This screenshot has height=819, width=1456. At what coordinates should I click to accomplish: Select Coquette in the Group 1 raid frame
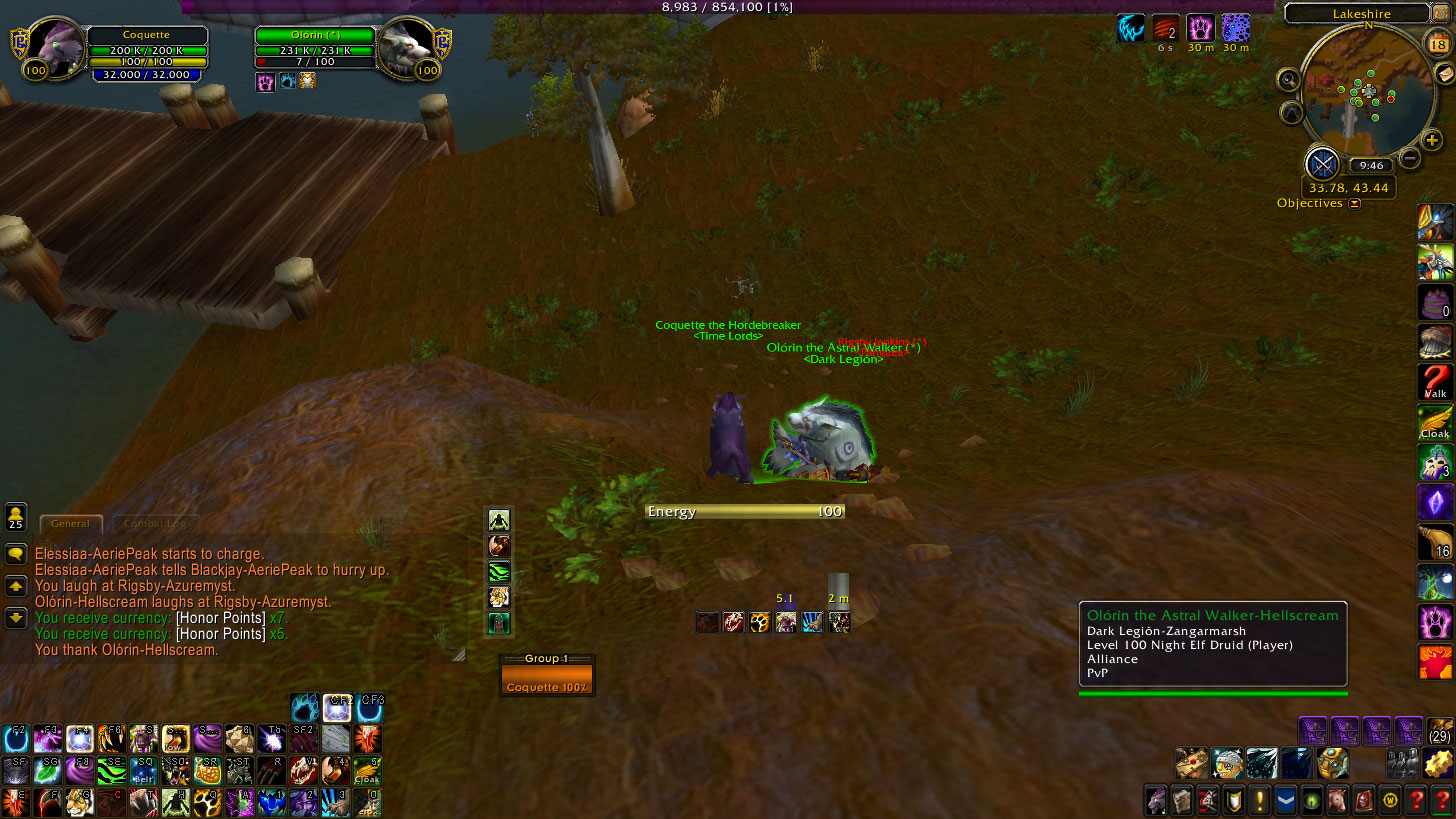pos(546,680)
